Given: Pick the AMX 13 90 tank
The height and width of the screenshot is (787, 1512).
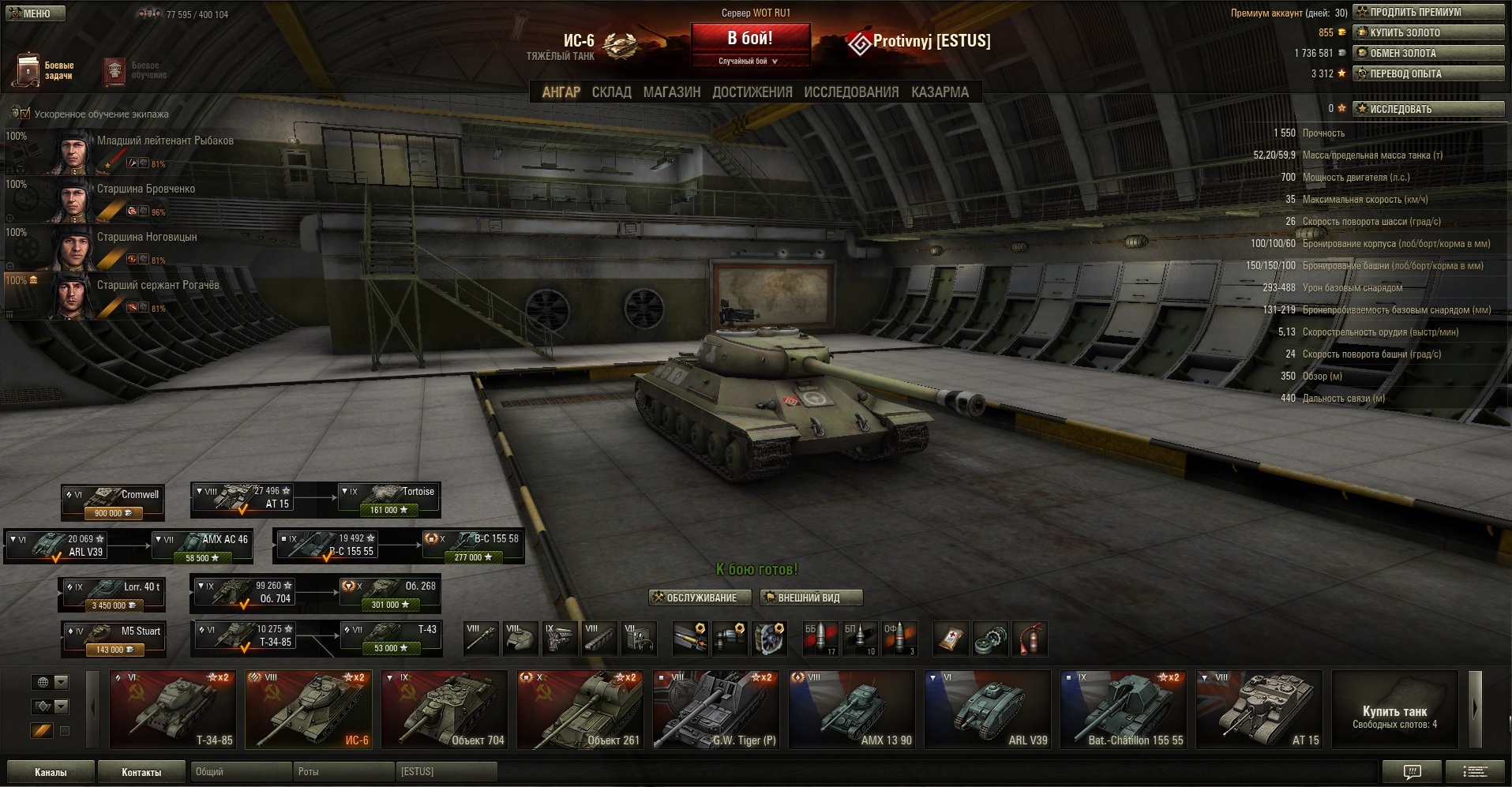Looking at the screenshot, I should point(852,709).
